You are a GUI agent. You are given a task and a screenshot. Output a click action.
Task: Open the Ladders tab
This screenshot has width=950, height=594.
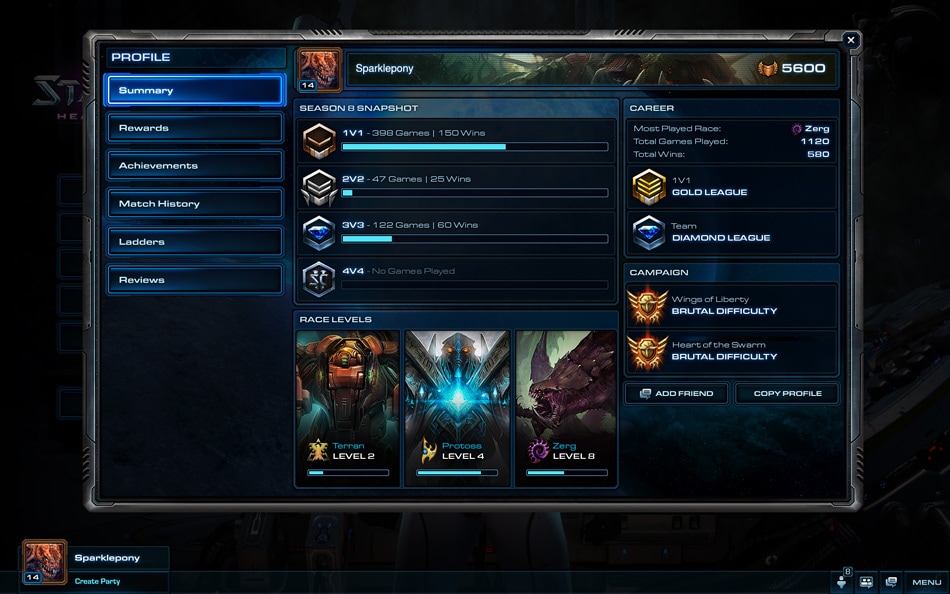(195, 242)
